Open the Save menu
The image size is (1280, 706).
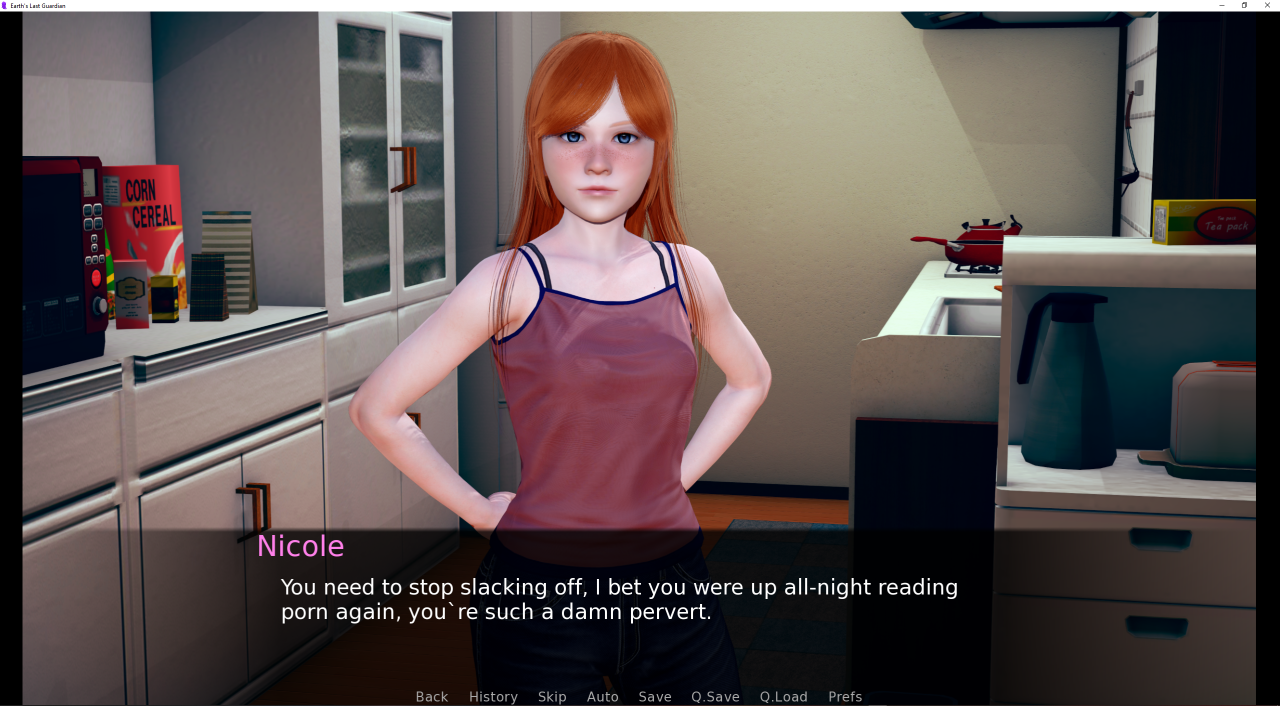tap(655, 697)
